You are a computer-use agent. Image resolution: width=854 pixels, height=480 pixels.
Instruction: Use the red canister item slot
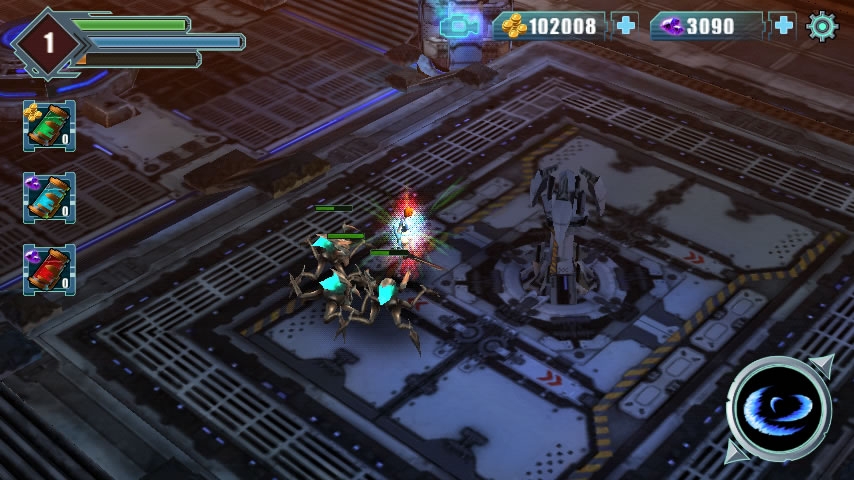coord(49,270)
